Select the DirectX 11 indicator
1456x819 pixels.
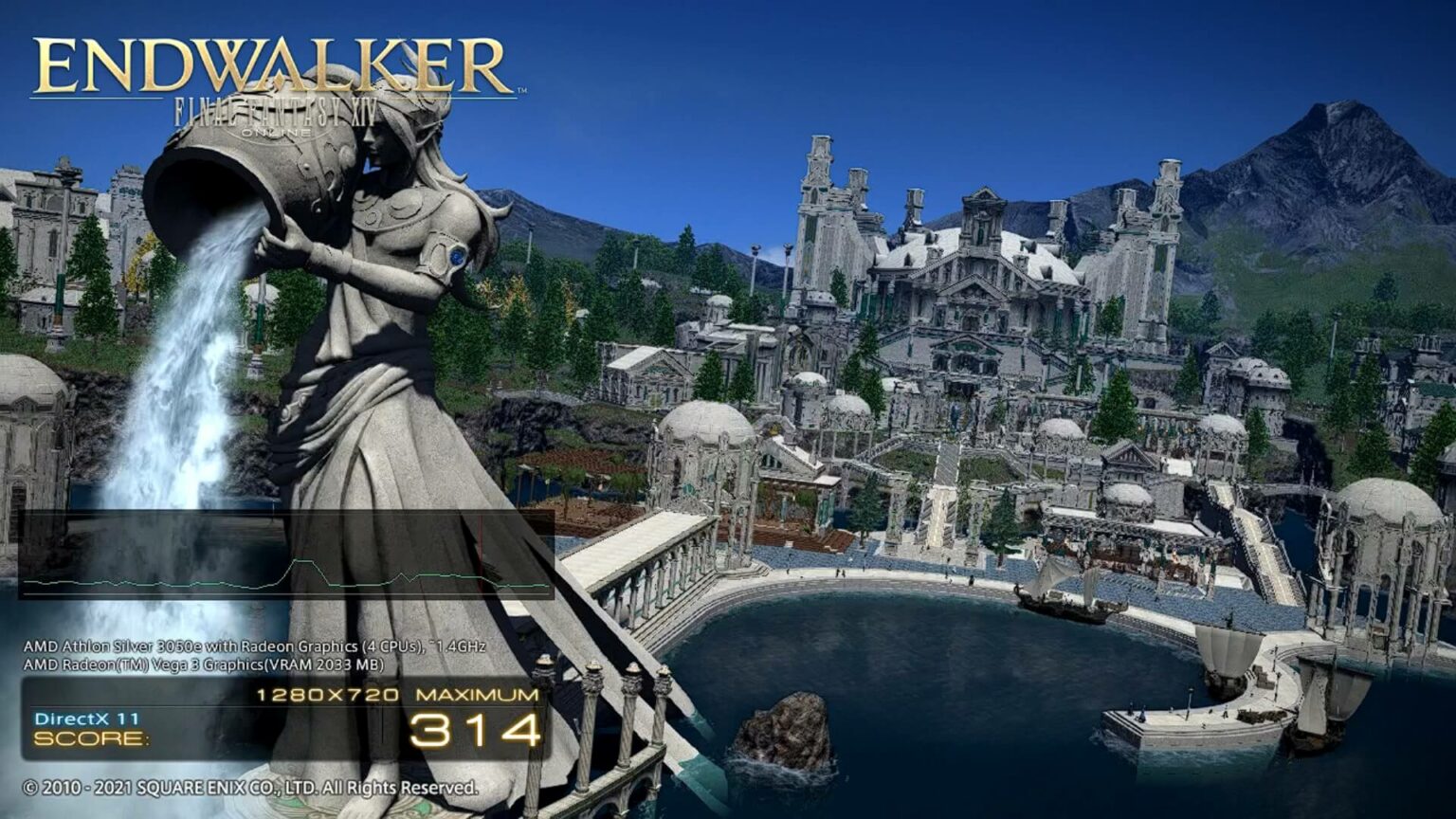[x=85, y=719]
